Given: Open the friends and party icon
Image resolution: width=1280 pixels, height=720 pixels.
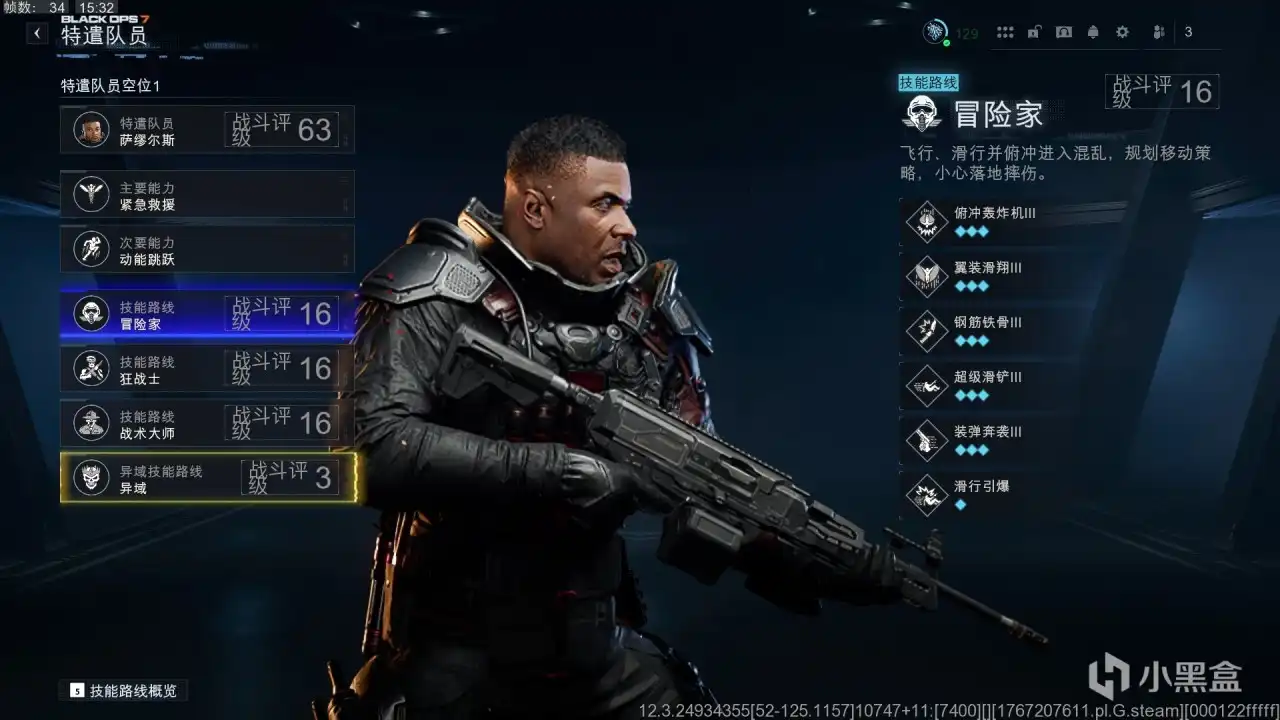Looking at the screenshot, I should click(x=1159, y=32).
